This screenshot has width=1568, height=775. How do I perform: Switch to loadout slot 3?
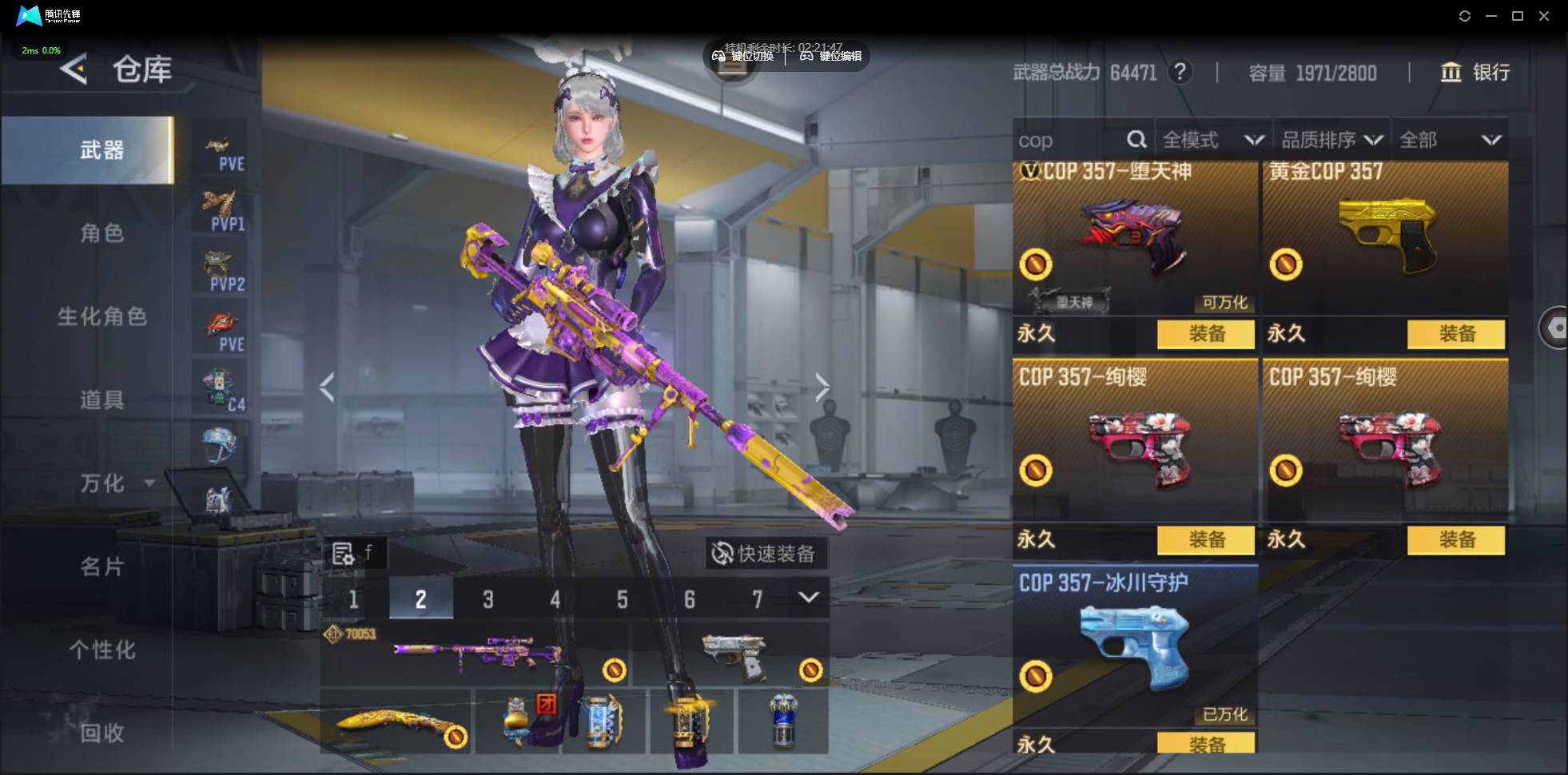click(488, 599)
